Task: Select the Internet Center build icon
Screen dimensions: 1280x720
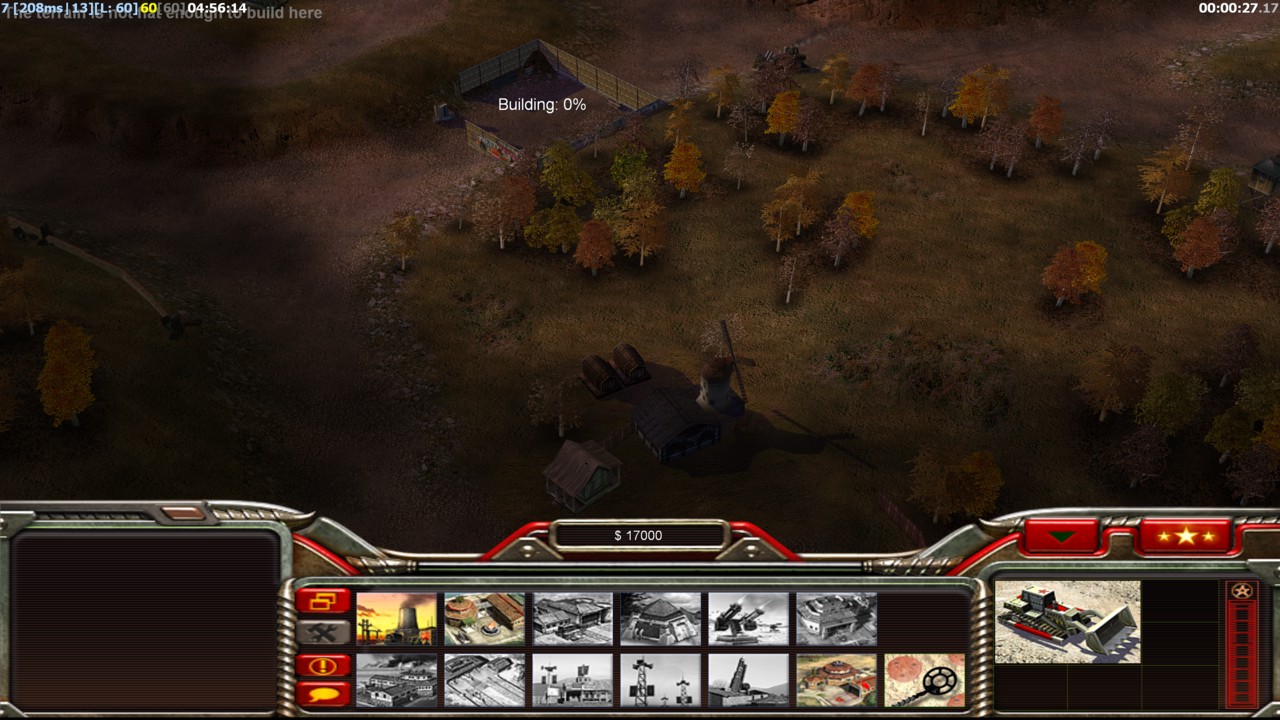Action: click(x=572, y=680)
